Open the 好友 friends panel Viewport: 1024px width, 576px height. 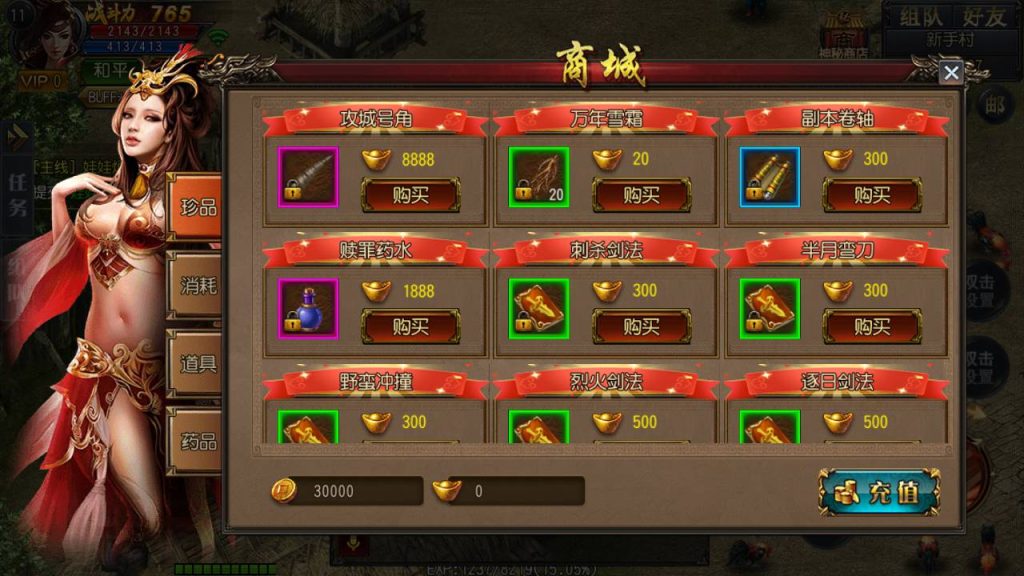point(981,17)
